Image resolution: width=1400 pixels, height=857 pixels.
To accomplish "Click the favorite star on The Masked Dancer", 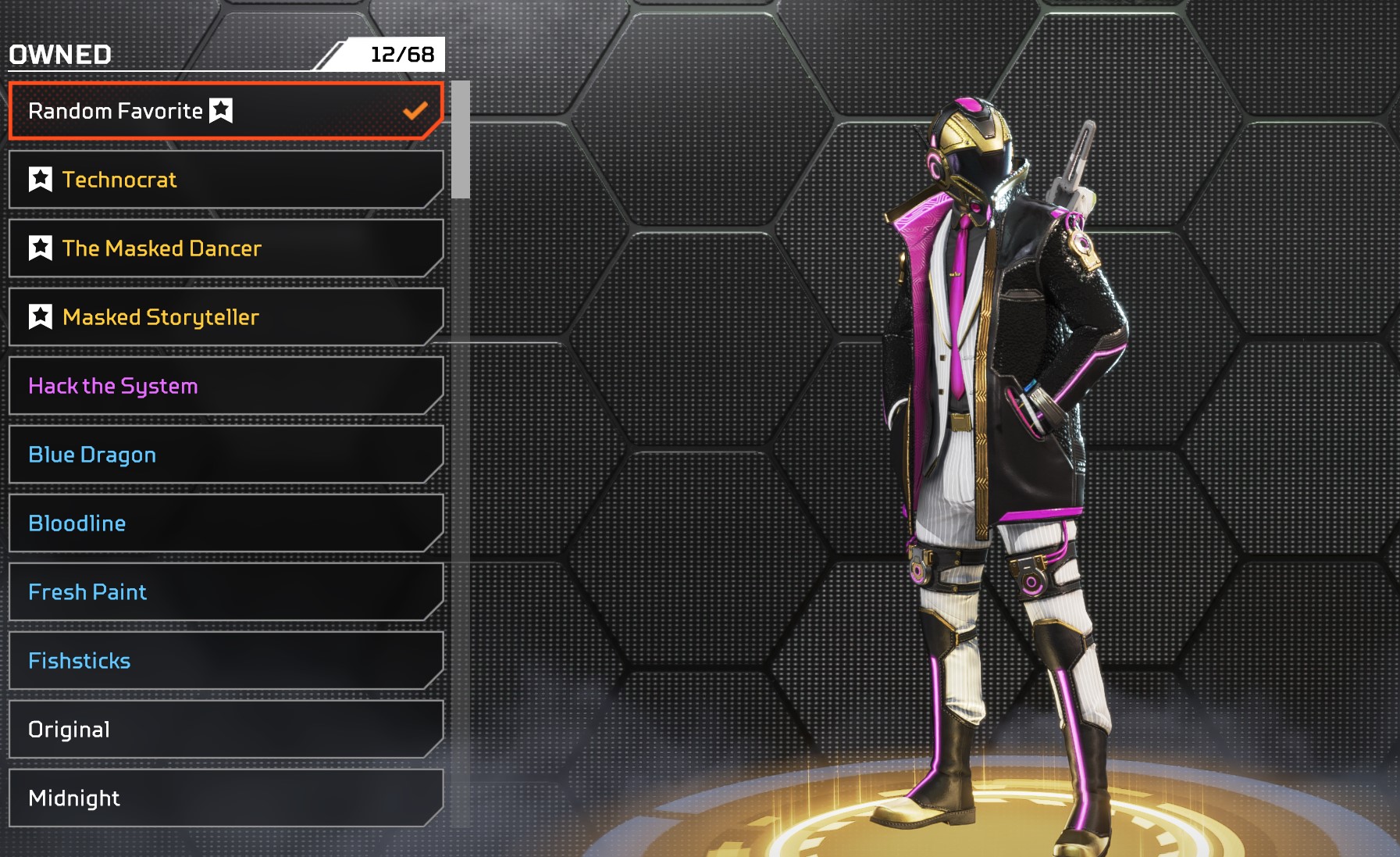I will pos(41,248).
